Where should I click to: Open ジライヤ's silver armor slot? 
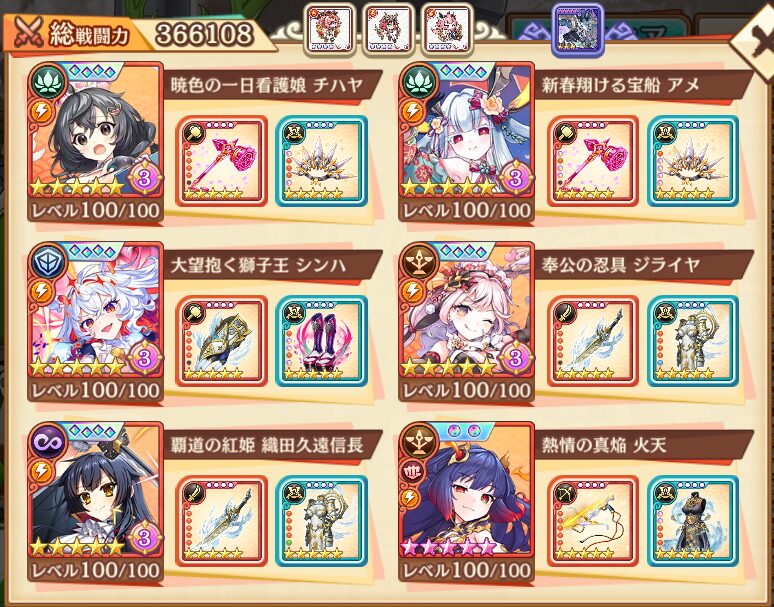(692, 341)
